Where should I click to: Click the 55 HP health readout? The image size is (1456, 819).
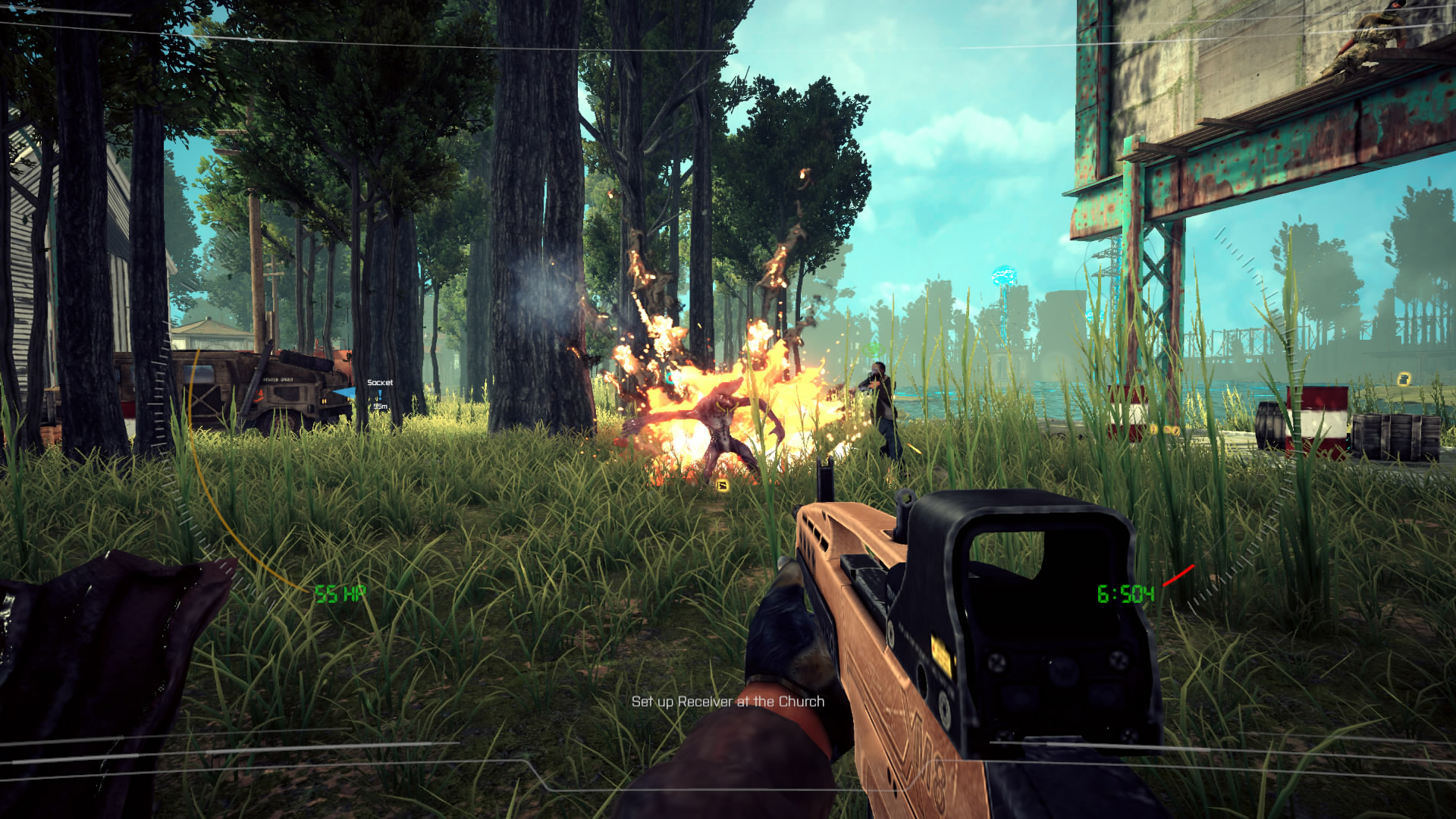coord(340,591)
